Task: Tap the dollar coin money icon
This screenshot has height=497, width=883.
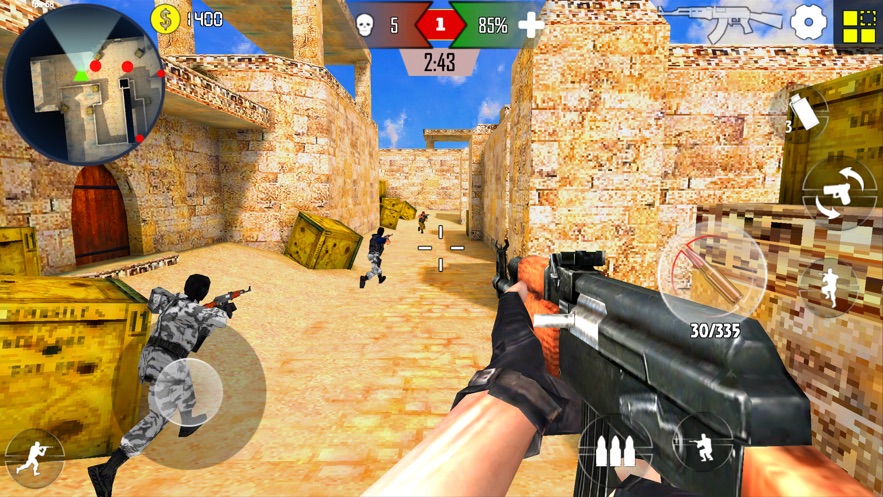Action: coord(165,19)
